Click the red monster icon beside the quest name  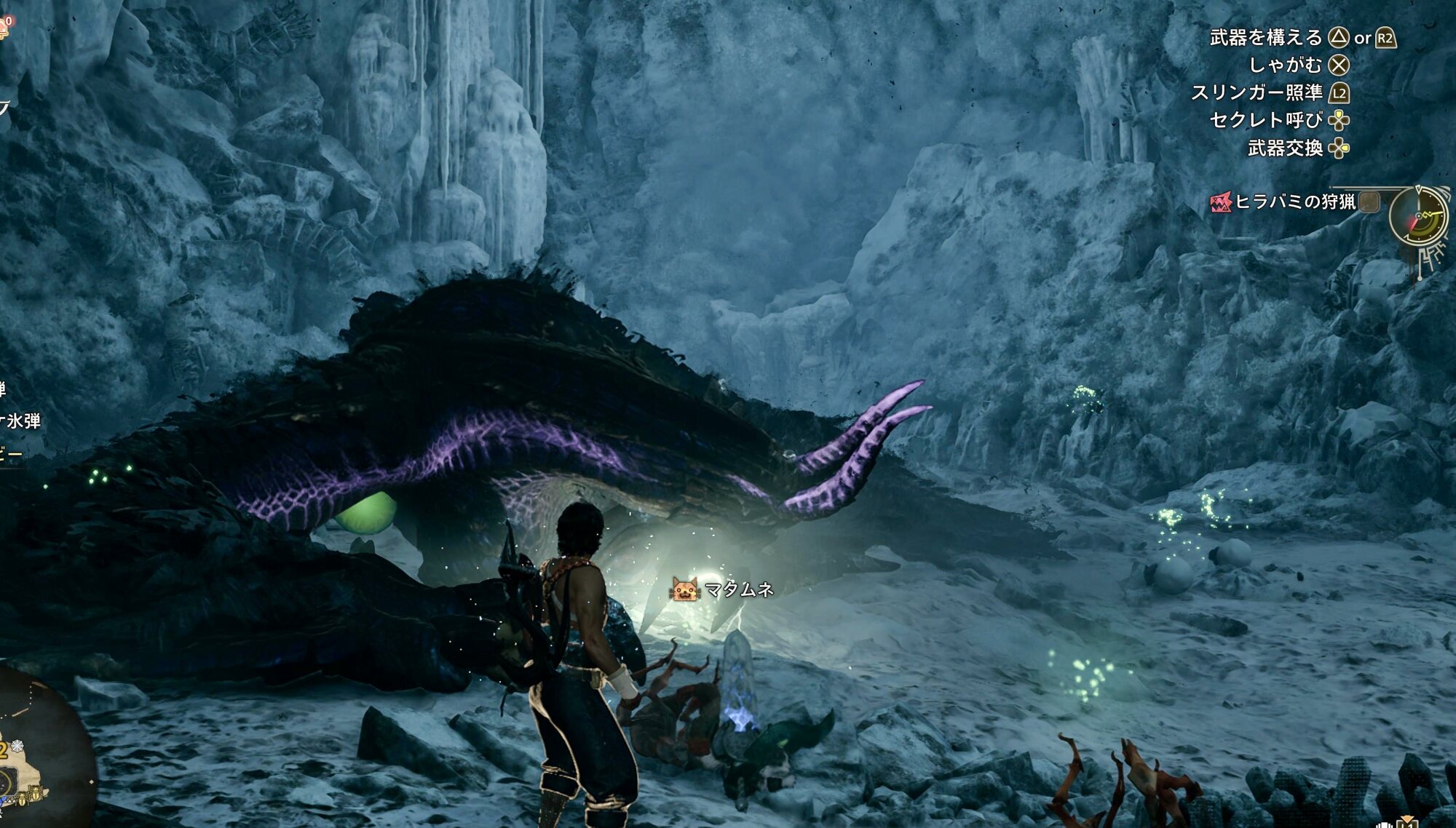(x=1220, y=202)
